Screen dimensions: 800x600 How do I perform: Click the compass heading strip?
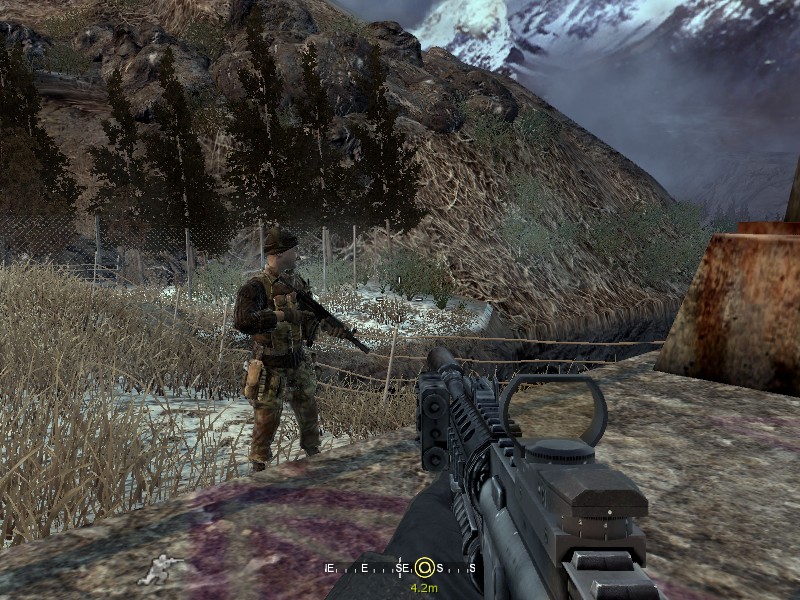[x=400, y=568]
